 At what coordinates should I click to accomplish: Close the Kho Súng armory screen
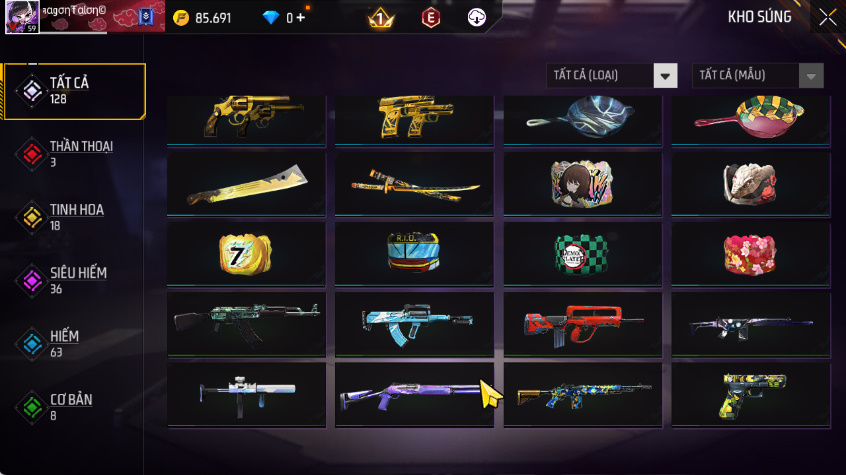827,17
